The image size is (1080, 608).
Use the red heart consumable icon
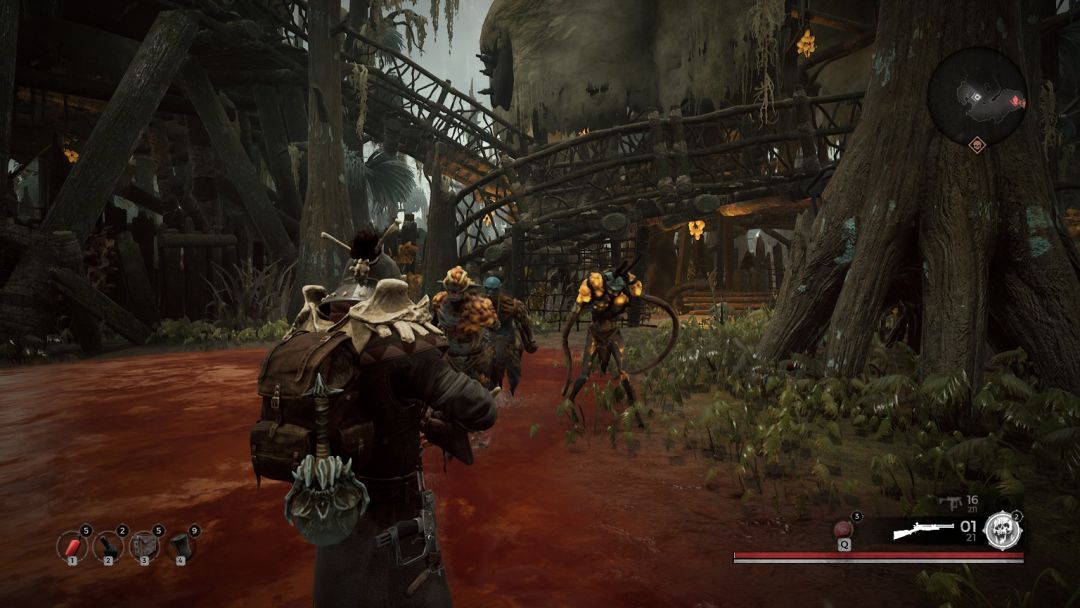(x=842, y=529)
